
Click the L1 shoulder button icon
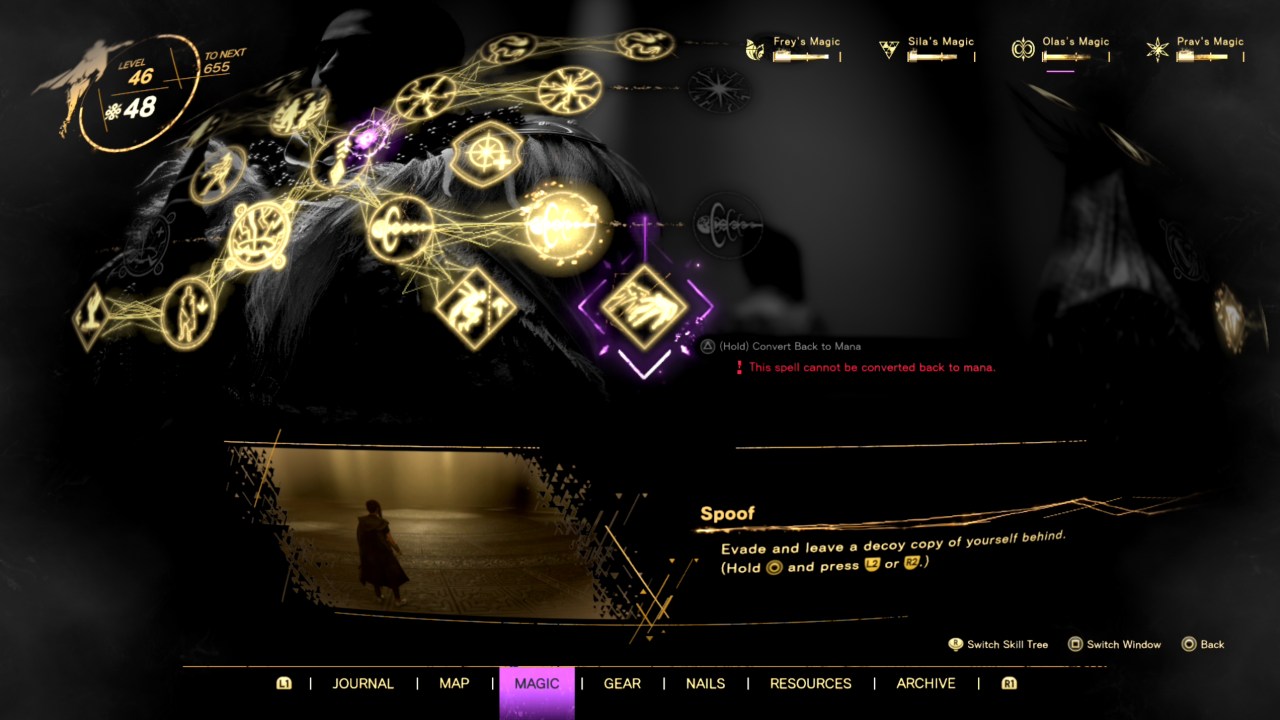coord(284,683)
